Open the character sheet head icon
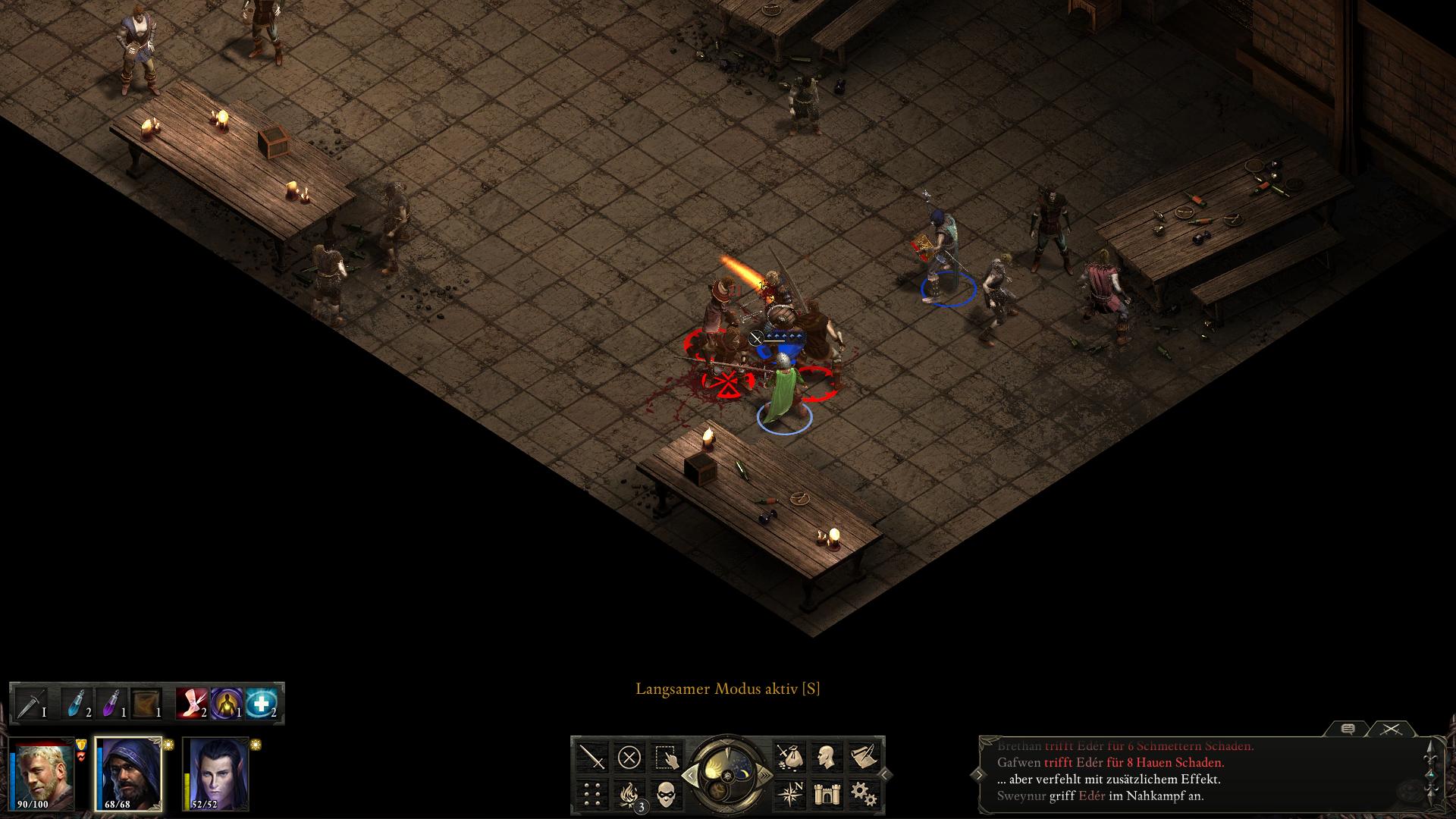 pos(827,757)
